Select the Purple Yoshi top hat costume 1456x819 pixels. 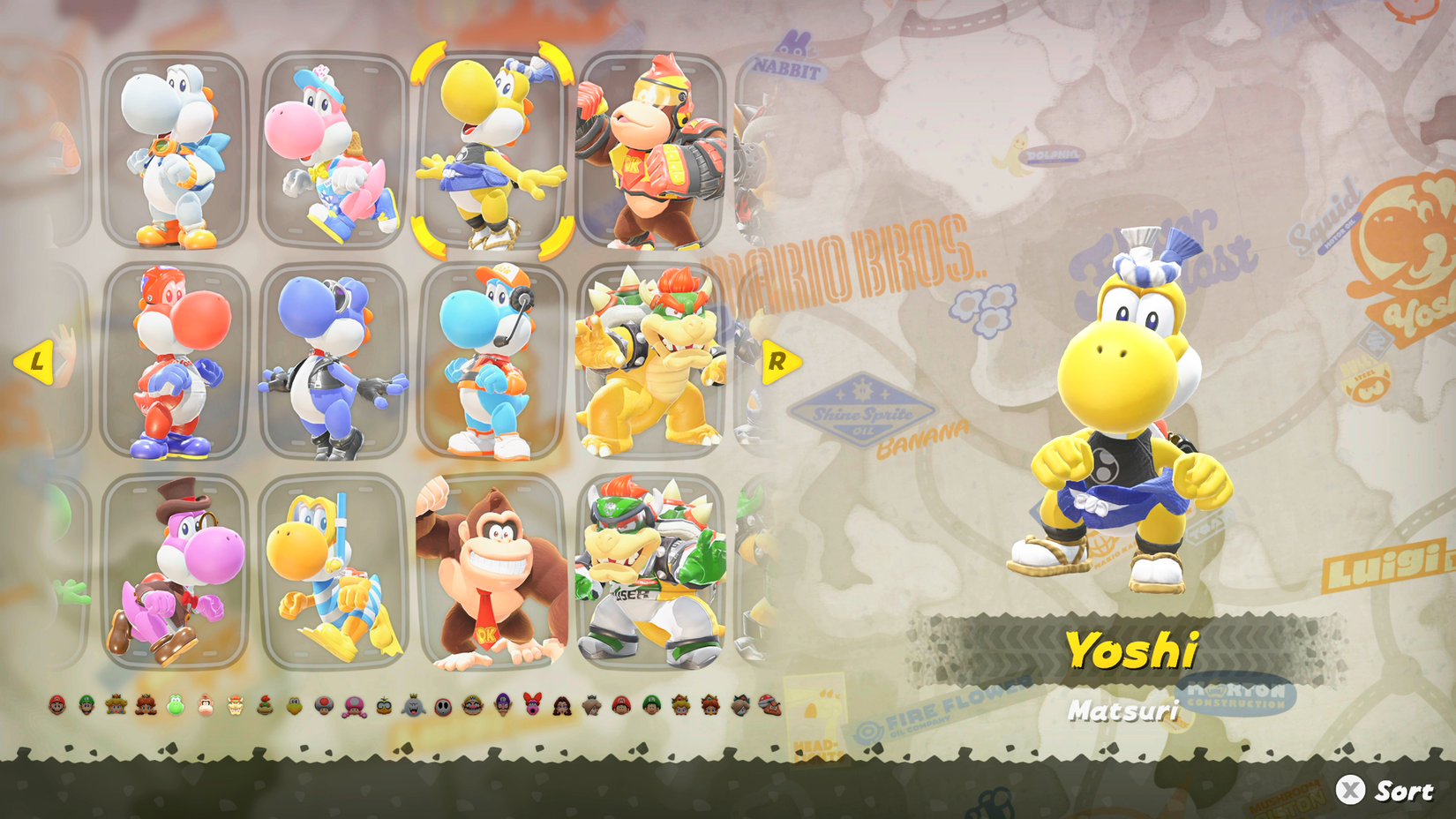172,574
